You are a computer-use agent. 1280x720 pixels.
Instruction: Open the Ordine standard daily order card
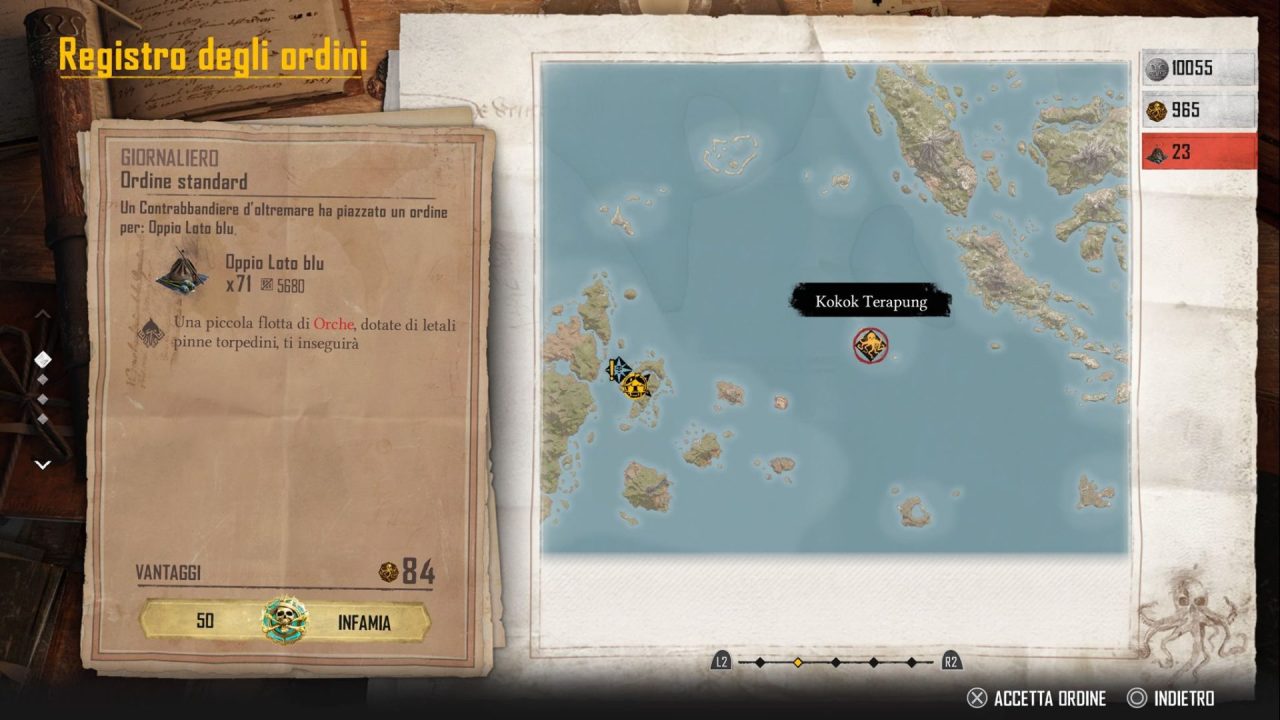pyautogui.click(x=285, y=390)
